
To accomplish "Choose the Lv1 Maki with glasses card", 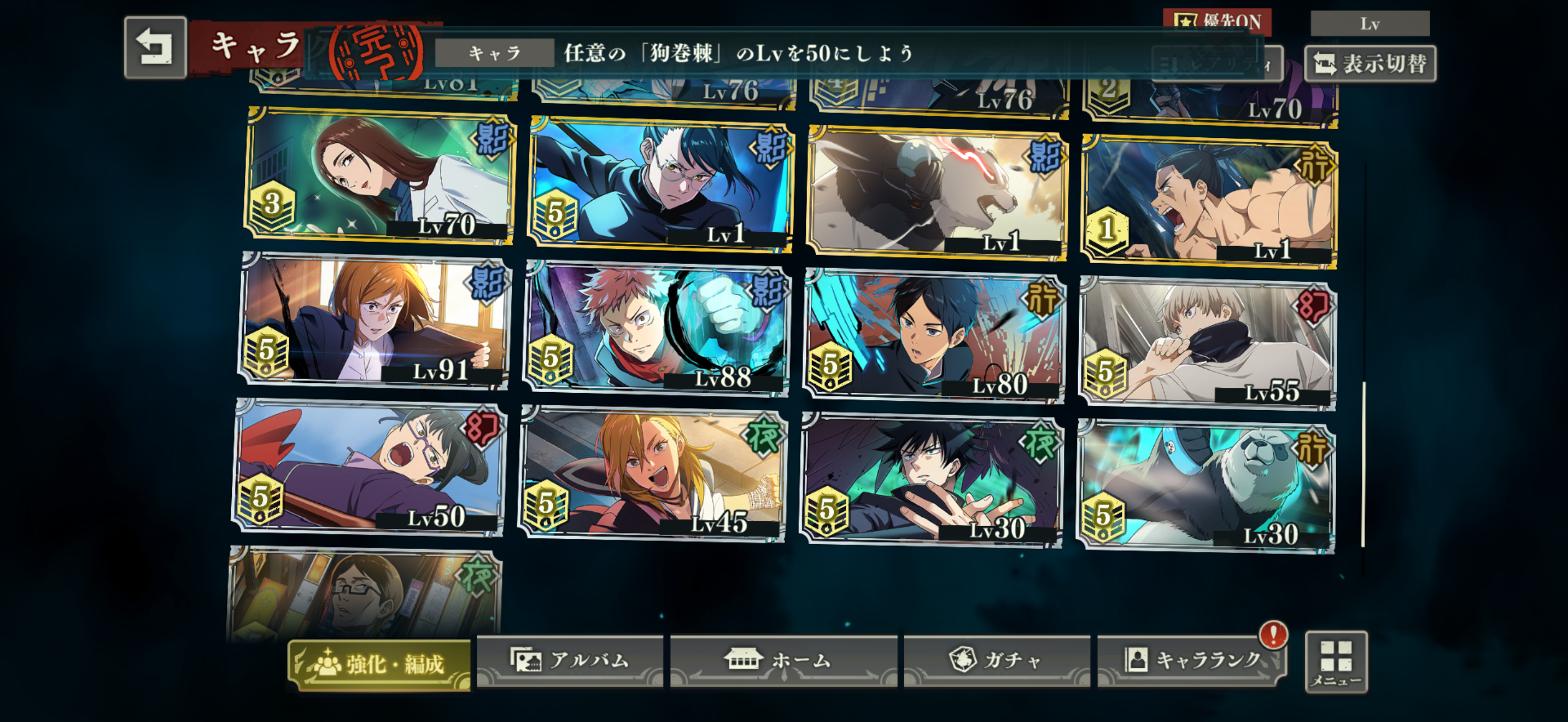I will coord(661,185).
